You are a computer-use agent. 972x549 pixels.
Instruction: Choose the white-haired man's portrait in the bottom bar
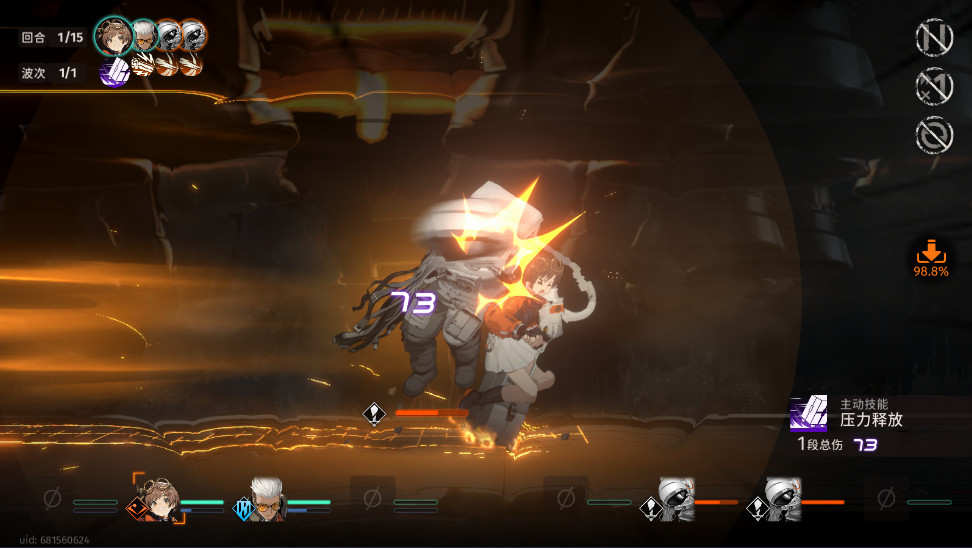266,498
